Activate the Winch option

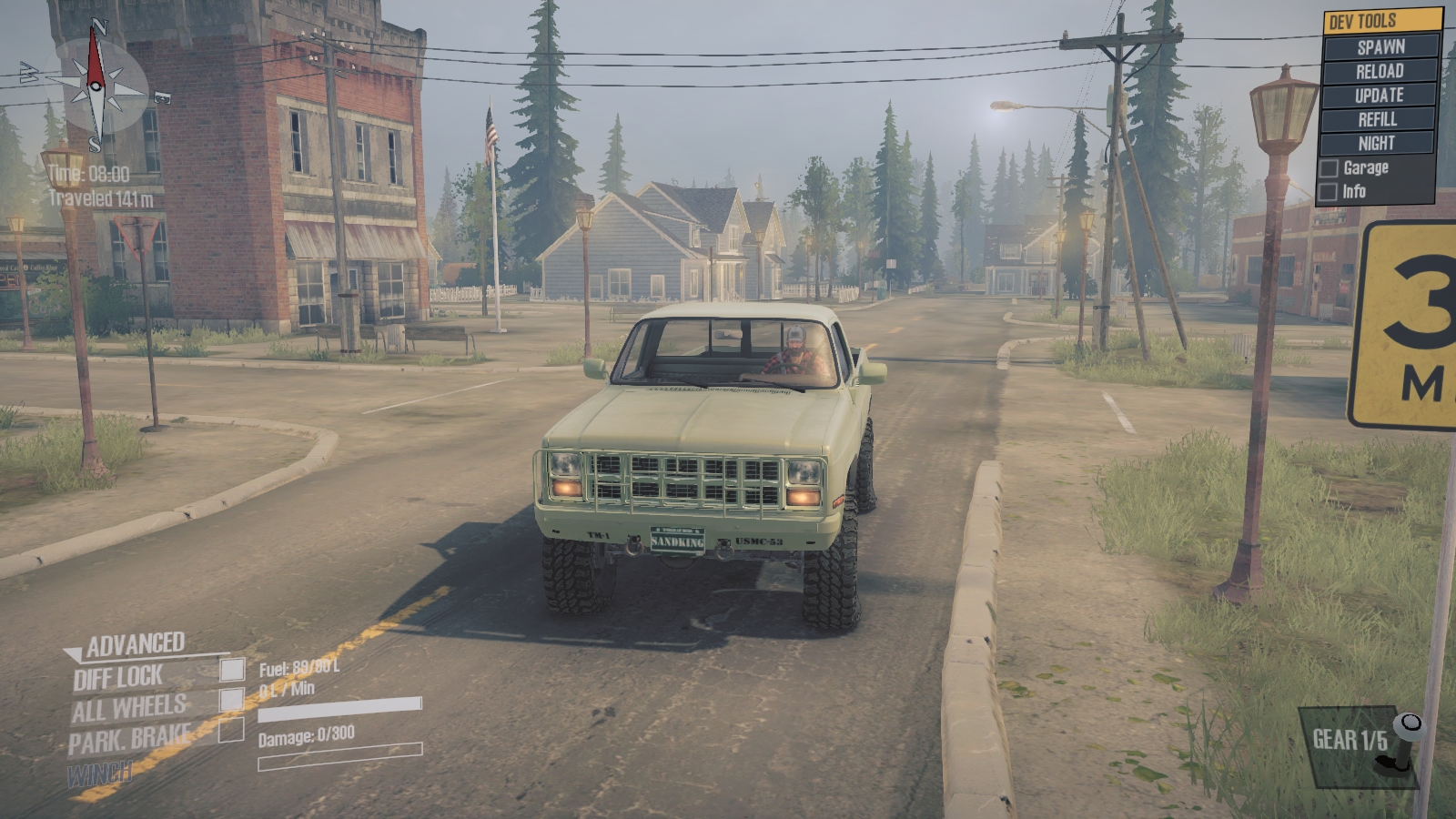pos(100,774)
